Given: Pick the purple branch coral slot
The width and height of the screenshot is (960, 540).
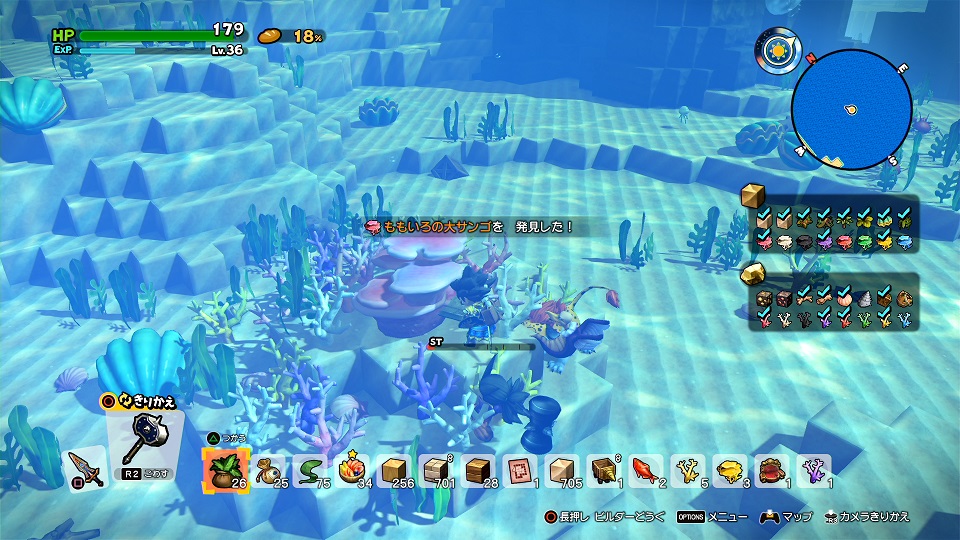Looking at the screenshot, I should (814, 470).
